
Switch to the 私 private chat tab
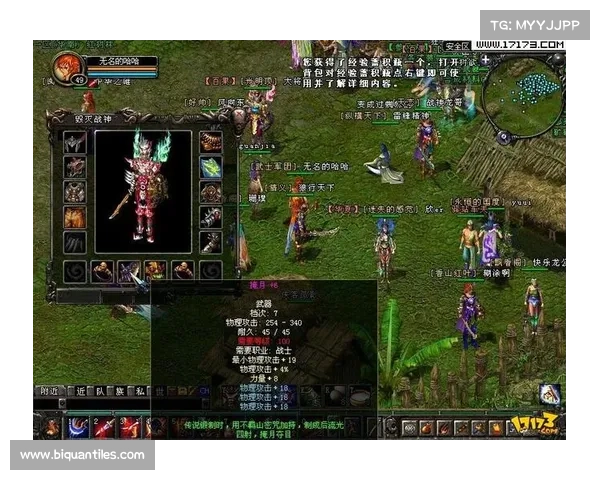(x=142, y=391)
